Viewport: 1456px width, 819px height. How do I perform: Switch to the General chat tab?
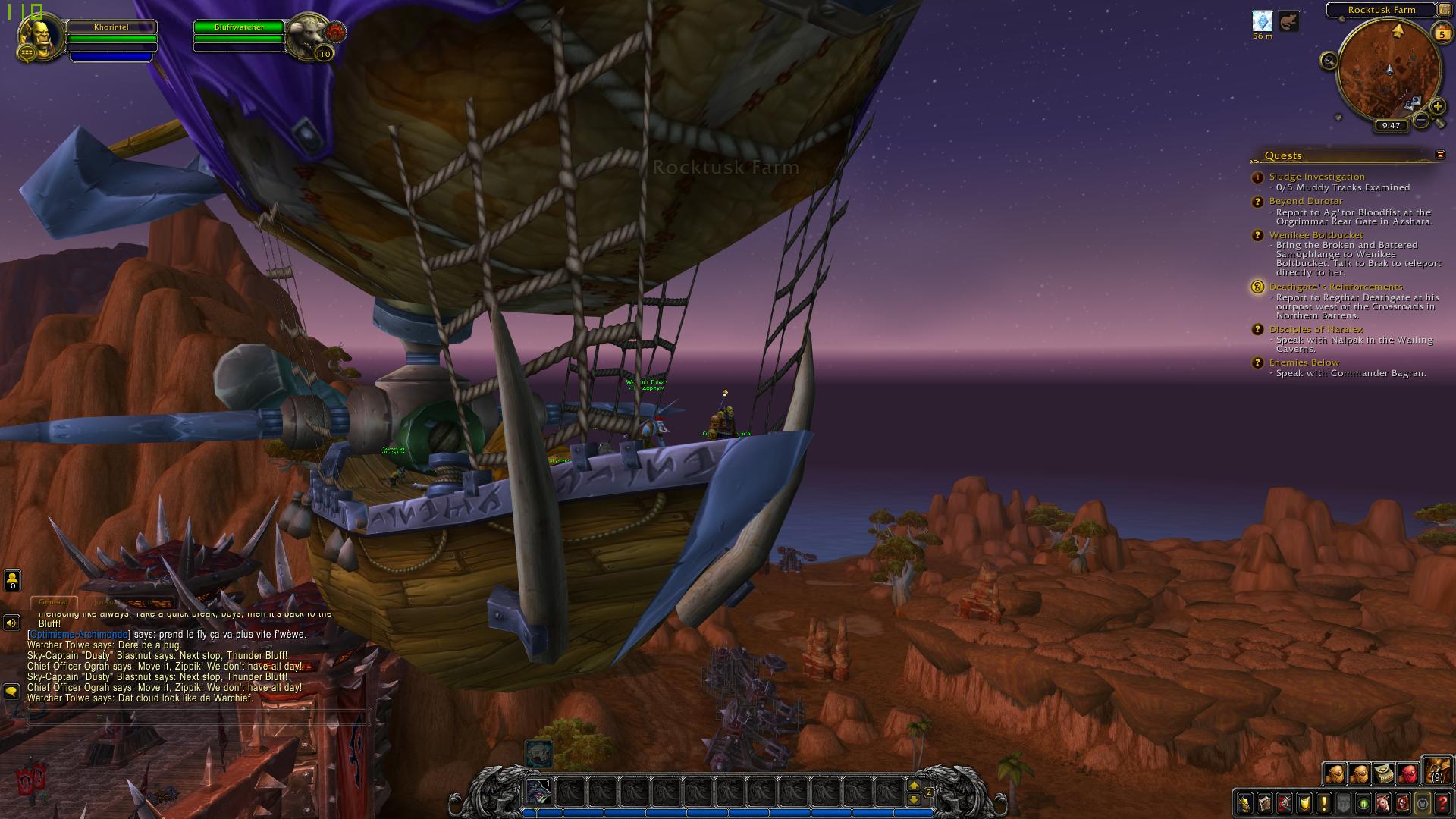(53, 602)
